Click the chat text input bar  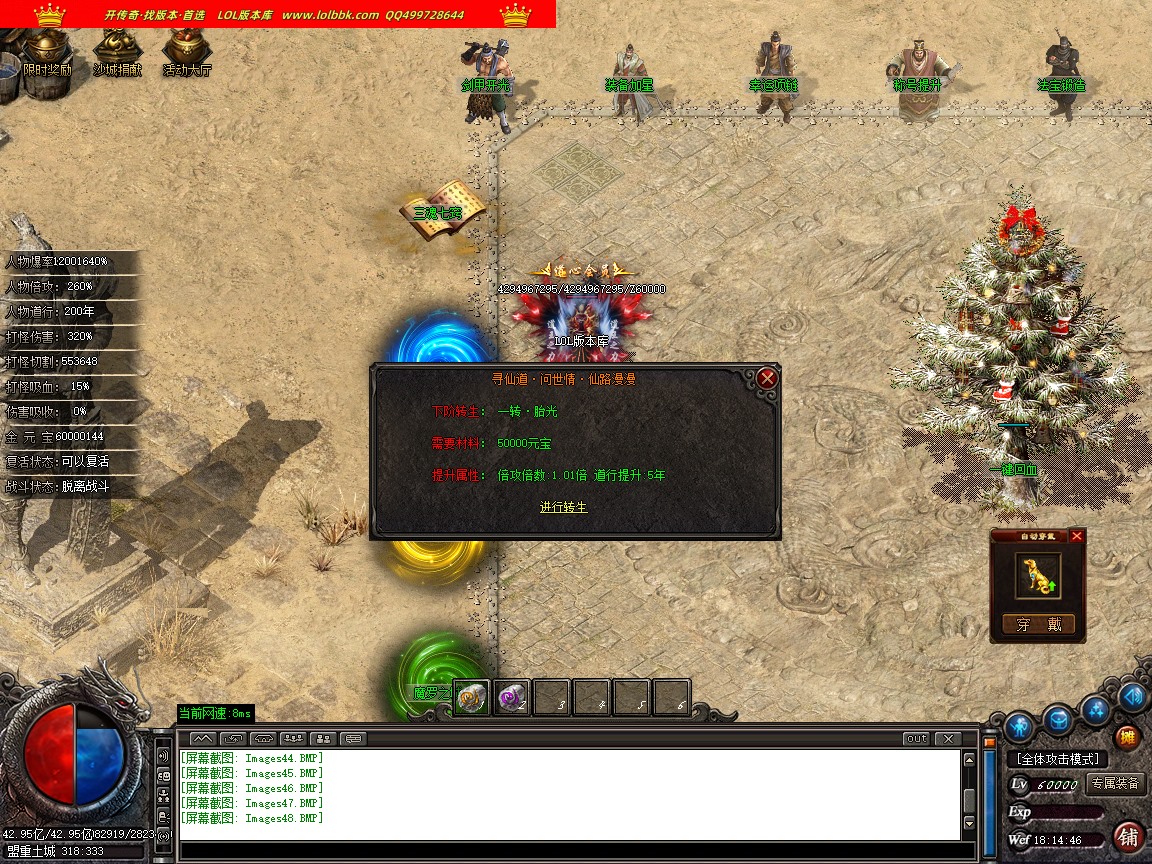[x=570, y=851]
